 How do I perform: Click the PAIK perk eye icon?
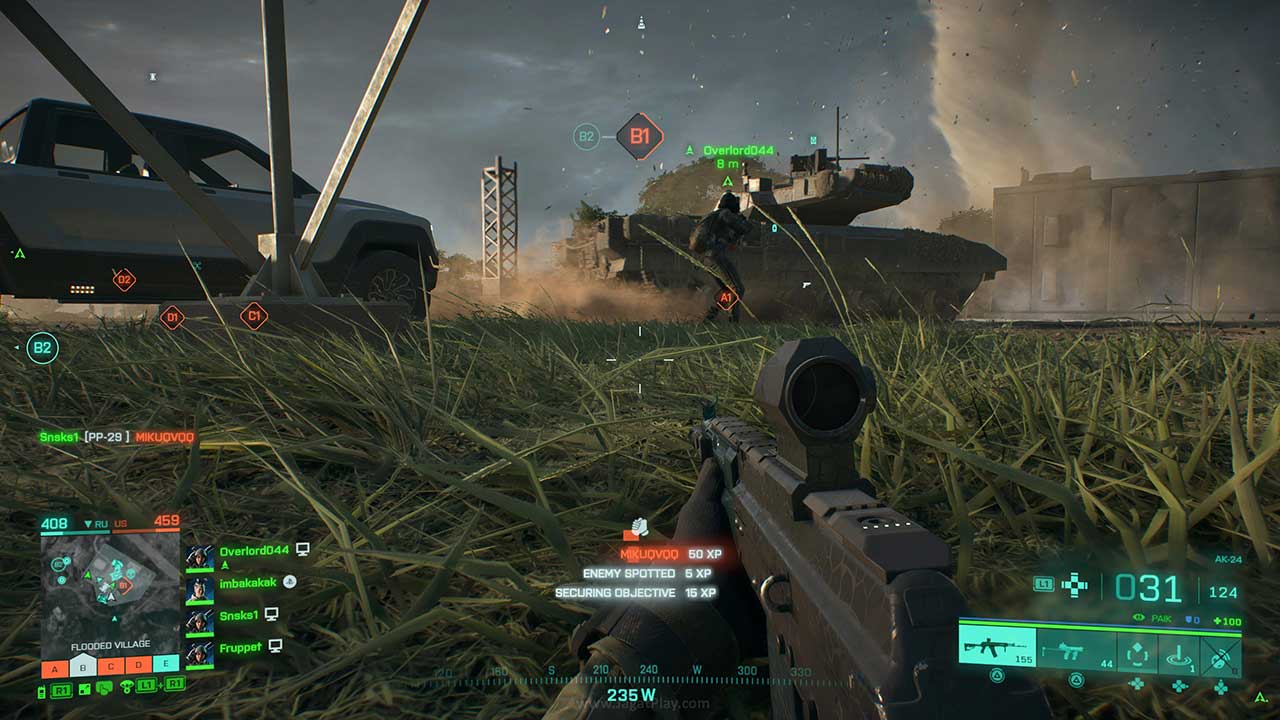[1137, 617]
